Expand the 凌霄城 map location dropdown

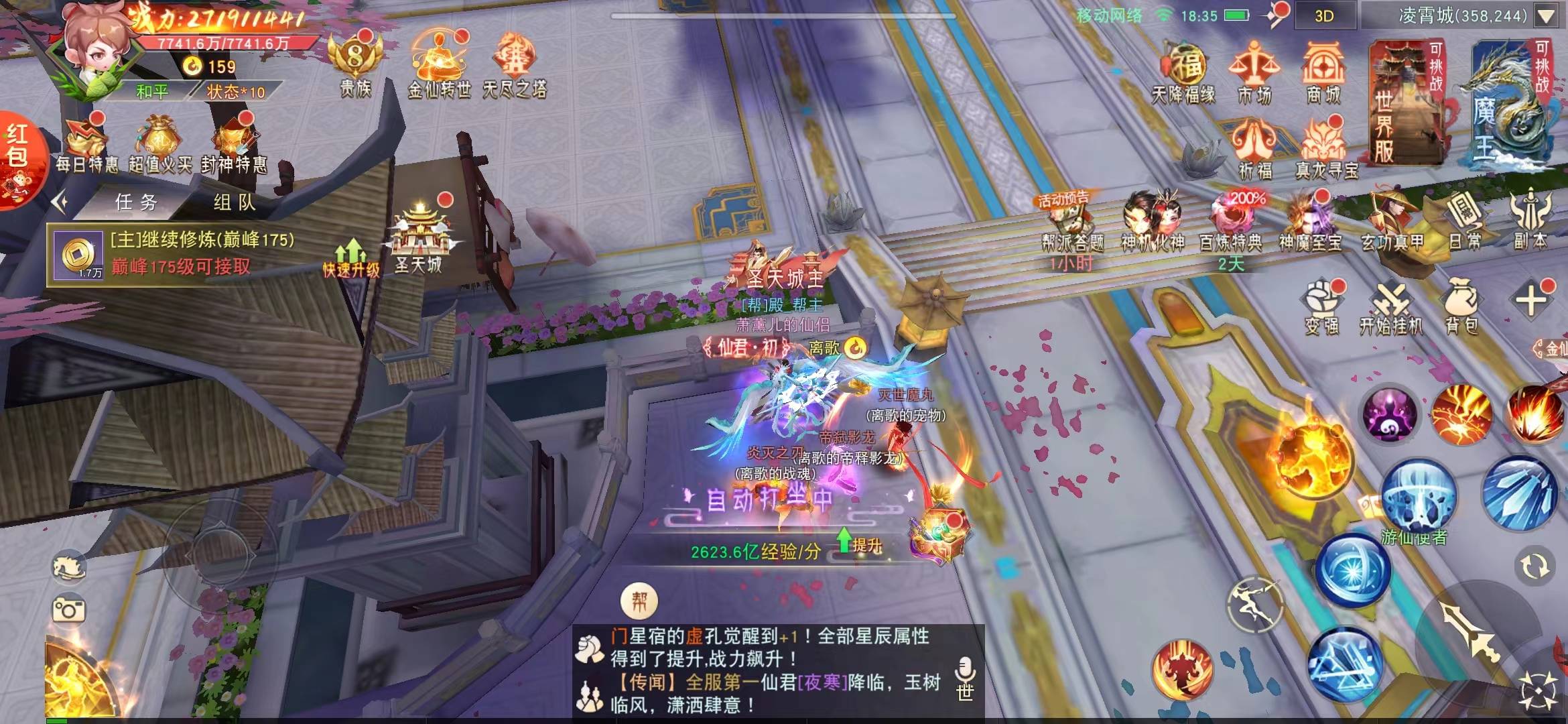pyautogui.click(x=1546, y=16)
